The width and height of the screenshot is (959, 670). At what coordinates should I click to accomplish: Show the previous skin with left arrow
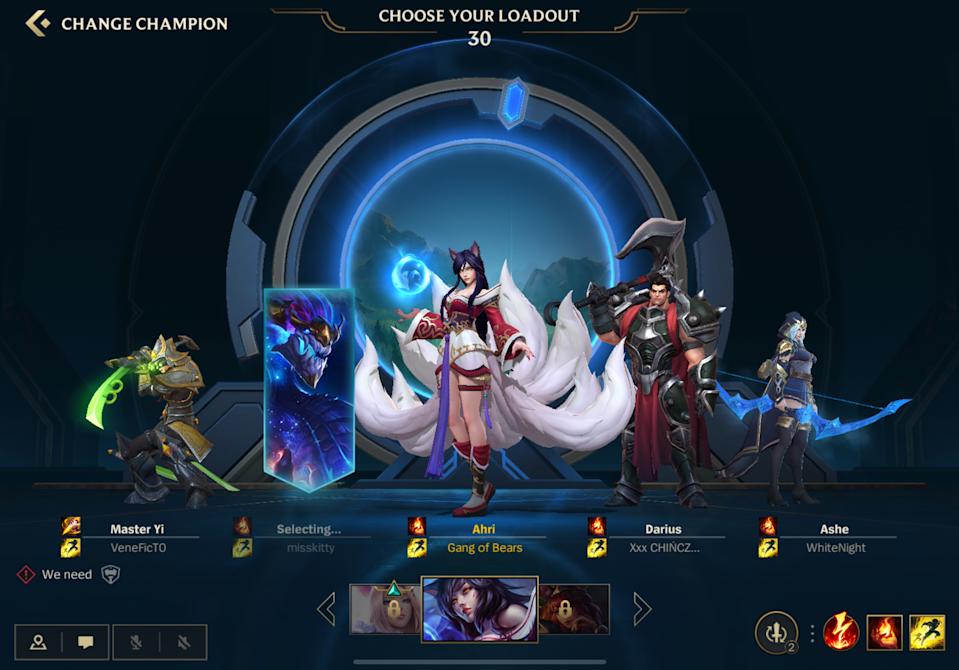[x=326, y=608]
